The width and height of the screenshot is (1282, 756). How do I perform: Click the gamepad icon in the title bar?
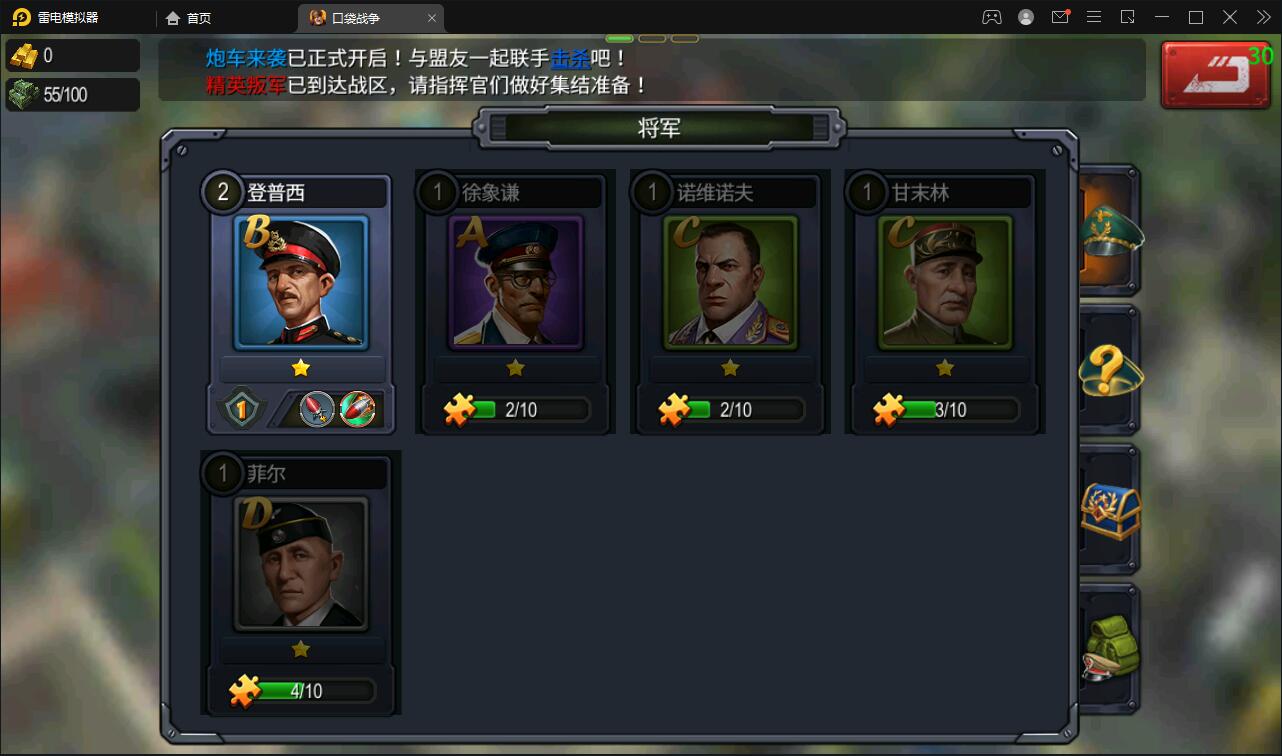(x=991, y=17)
